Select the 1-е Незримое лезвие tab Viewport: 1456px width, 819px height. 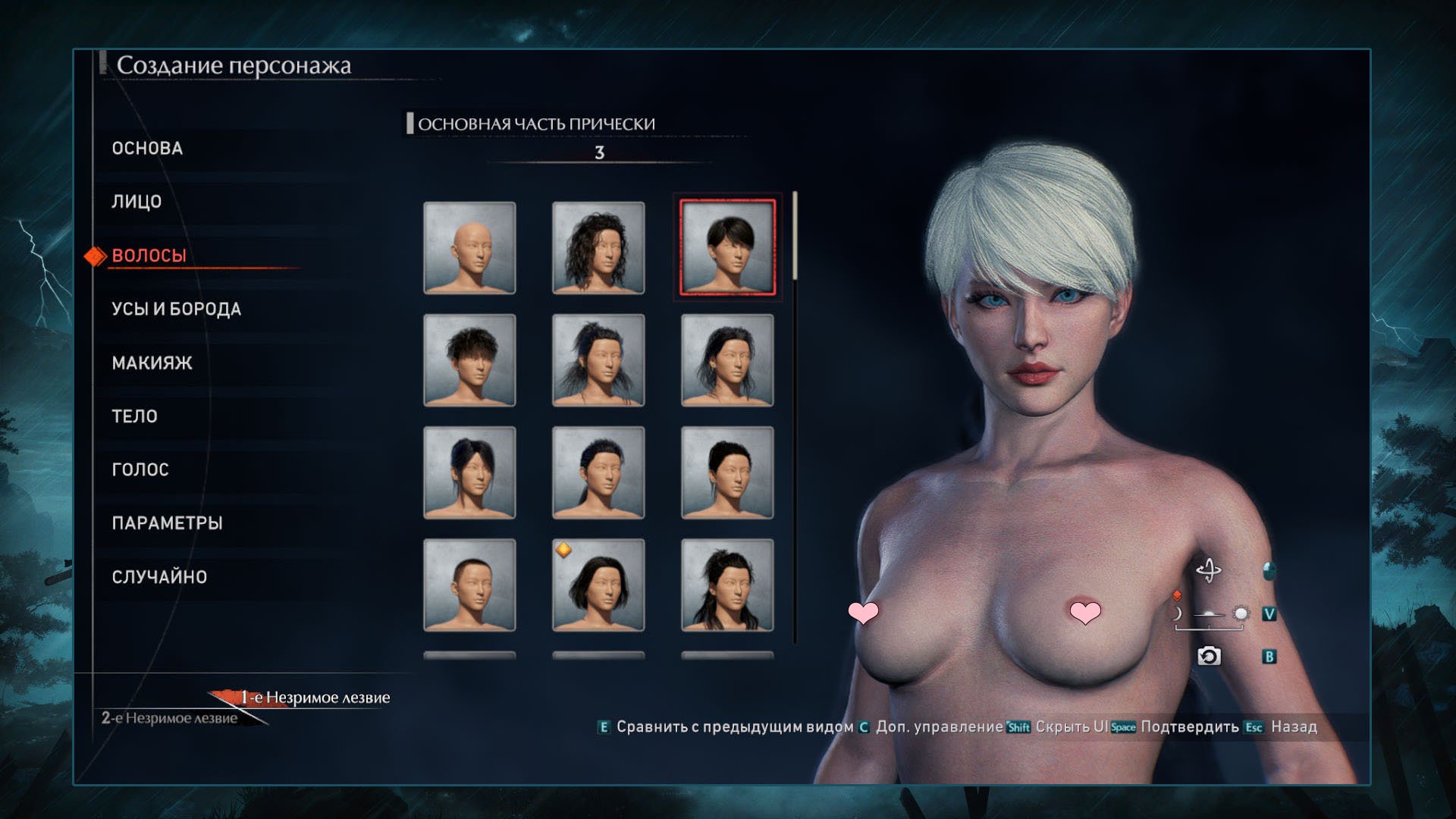[315, 698]
